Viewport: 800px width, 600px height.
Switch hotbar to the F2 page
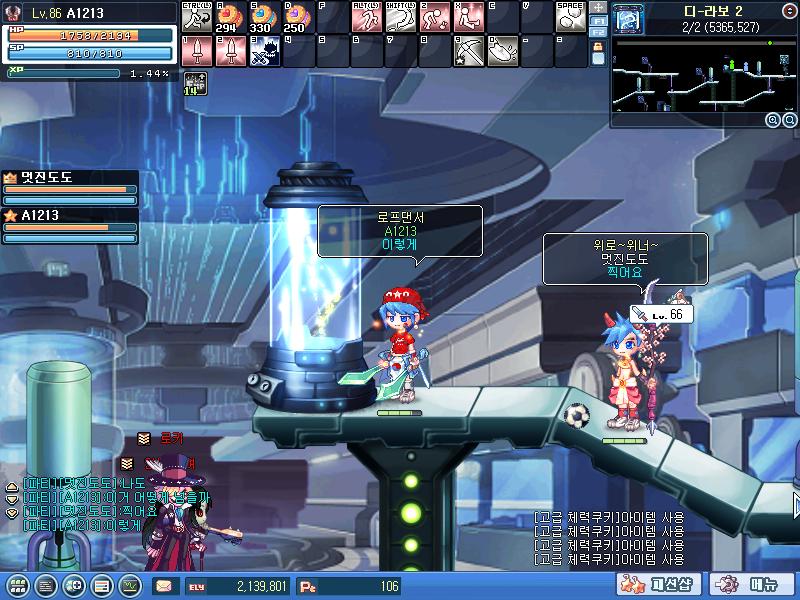pos(600,33)
